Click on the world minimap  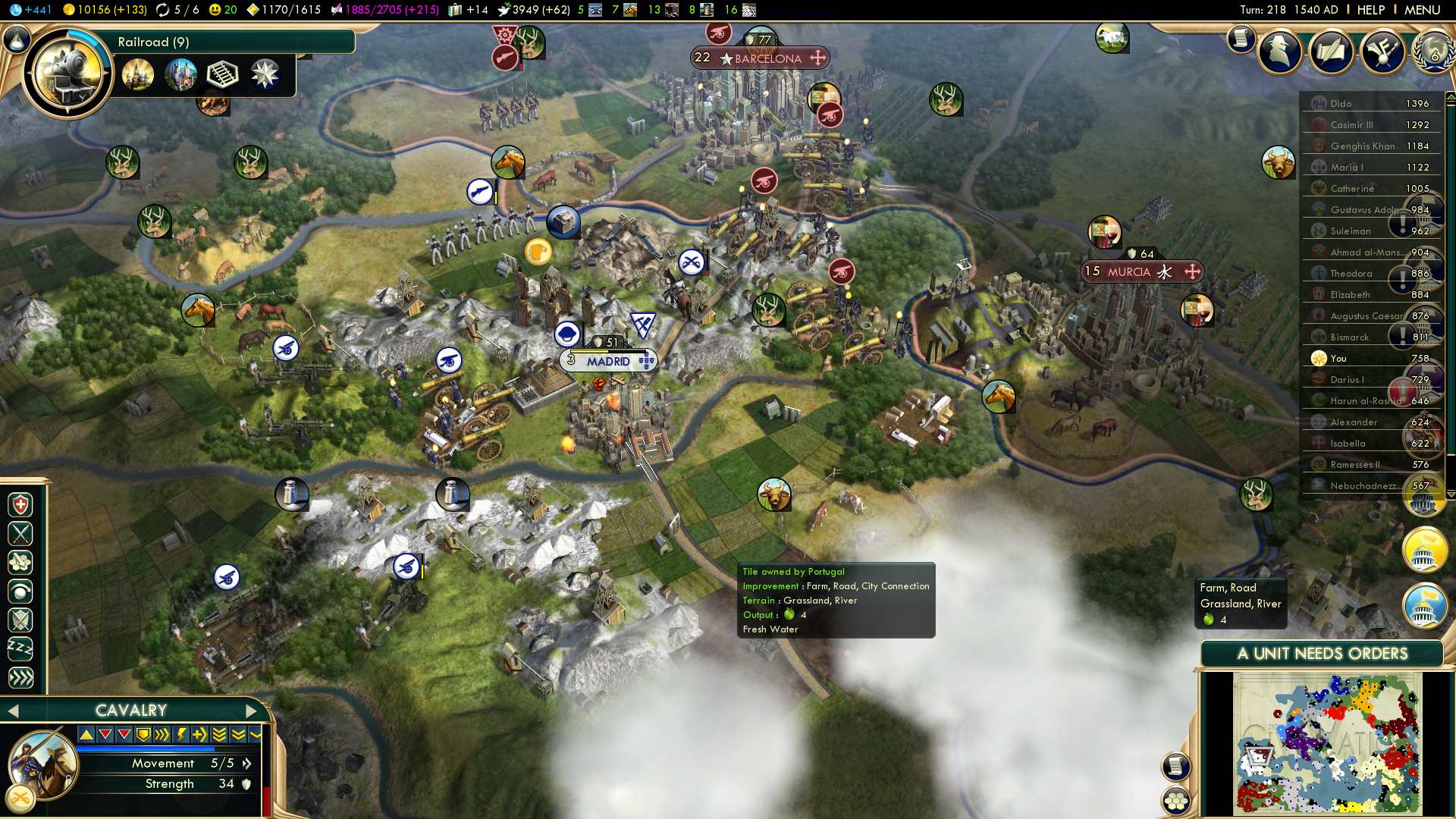tap(1327, 743)
